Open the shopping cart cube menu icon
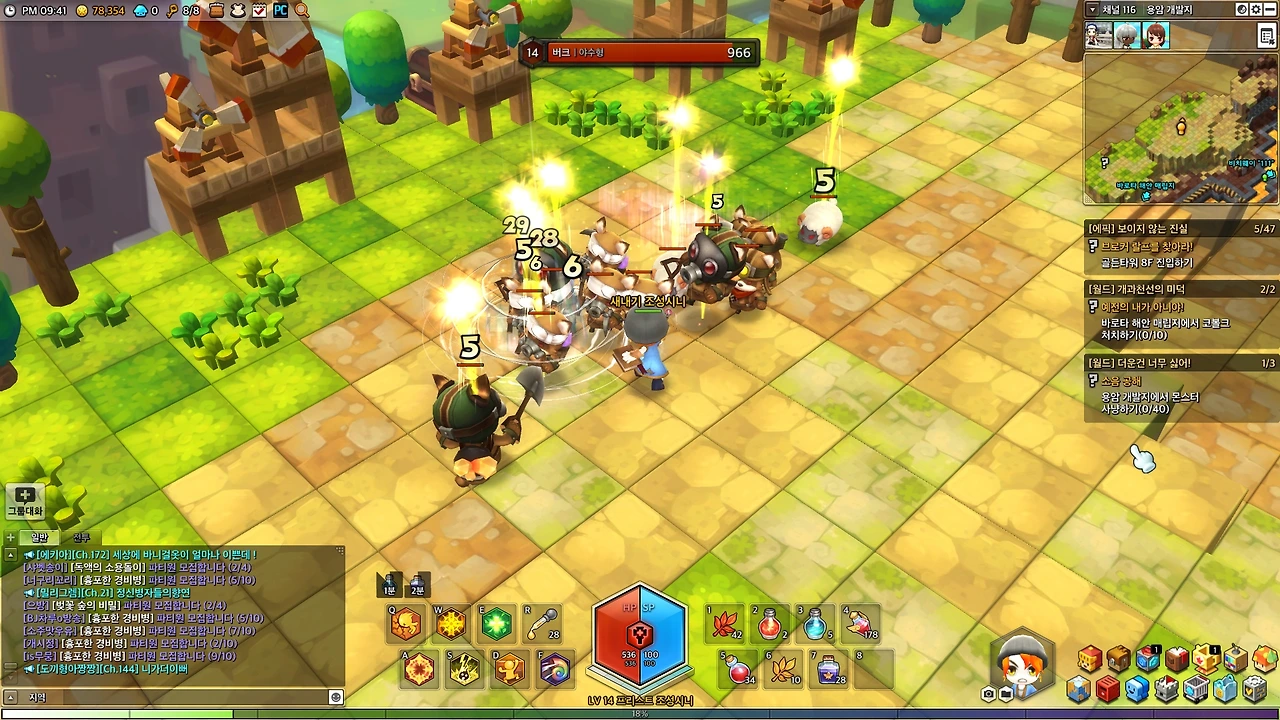The image size is (1280, 720). coord(1196,689)
